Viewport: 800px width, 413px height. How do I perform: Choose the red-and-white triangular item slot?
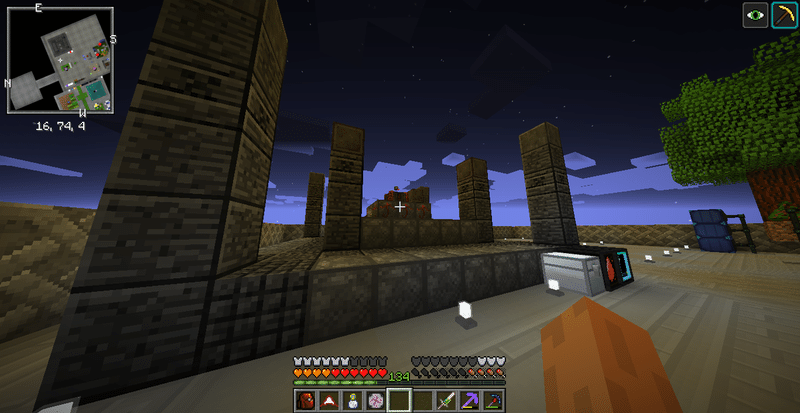click(329, 401)
